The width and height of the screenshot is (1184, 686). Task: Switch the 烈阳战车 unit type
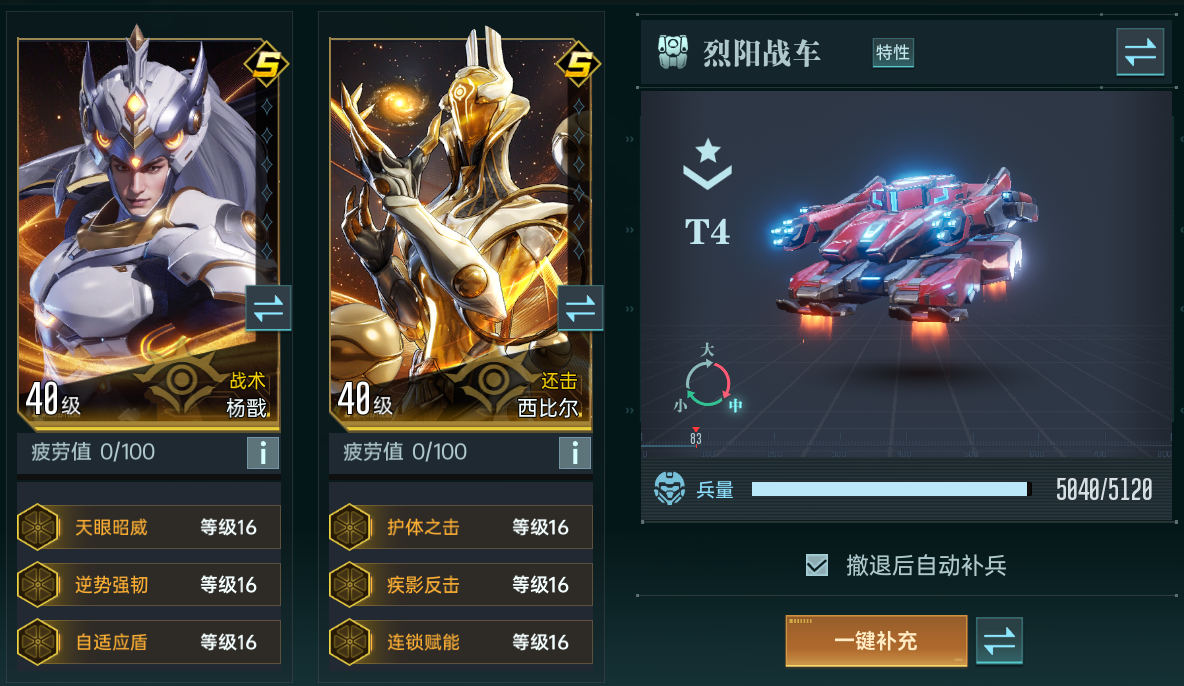[x=1140, y=53]
